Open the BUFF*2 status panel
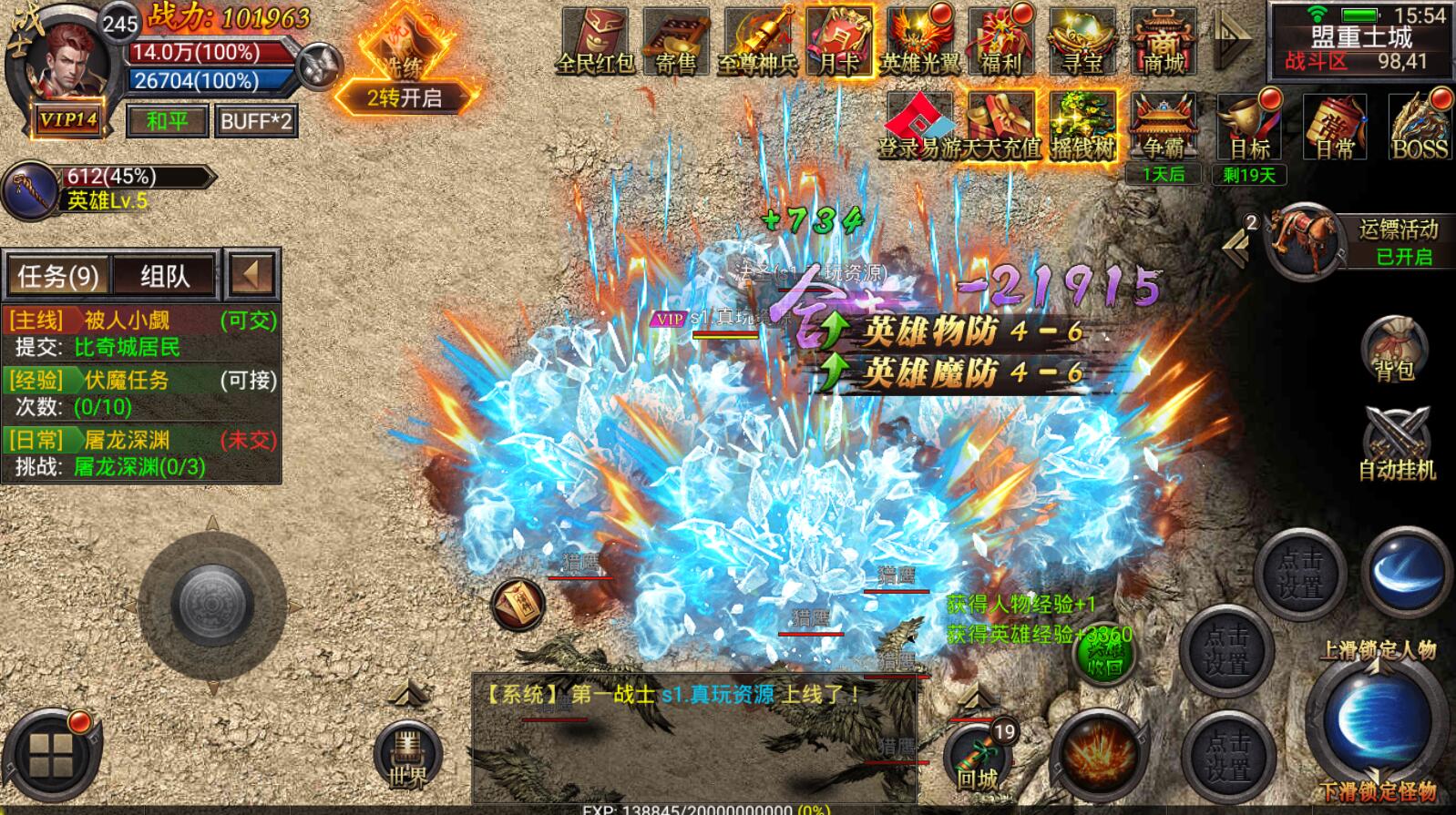This screenshot has height=815, width=1456. coord(257,121)
